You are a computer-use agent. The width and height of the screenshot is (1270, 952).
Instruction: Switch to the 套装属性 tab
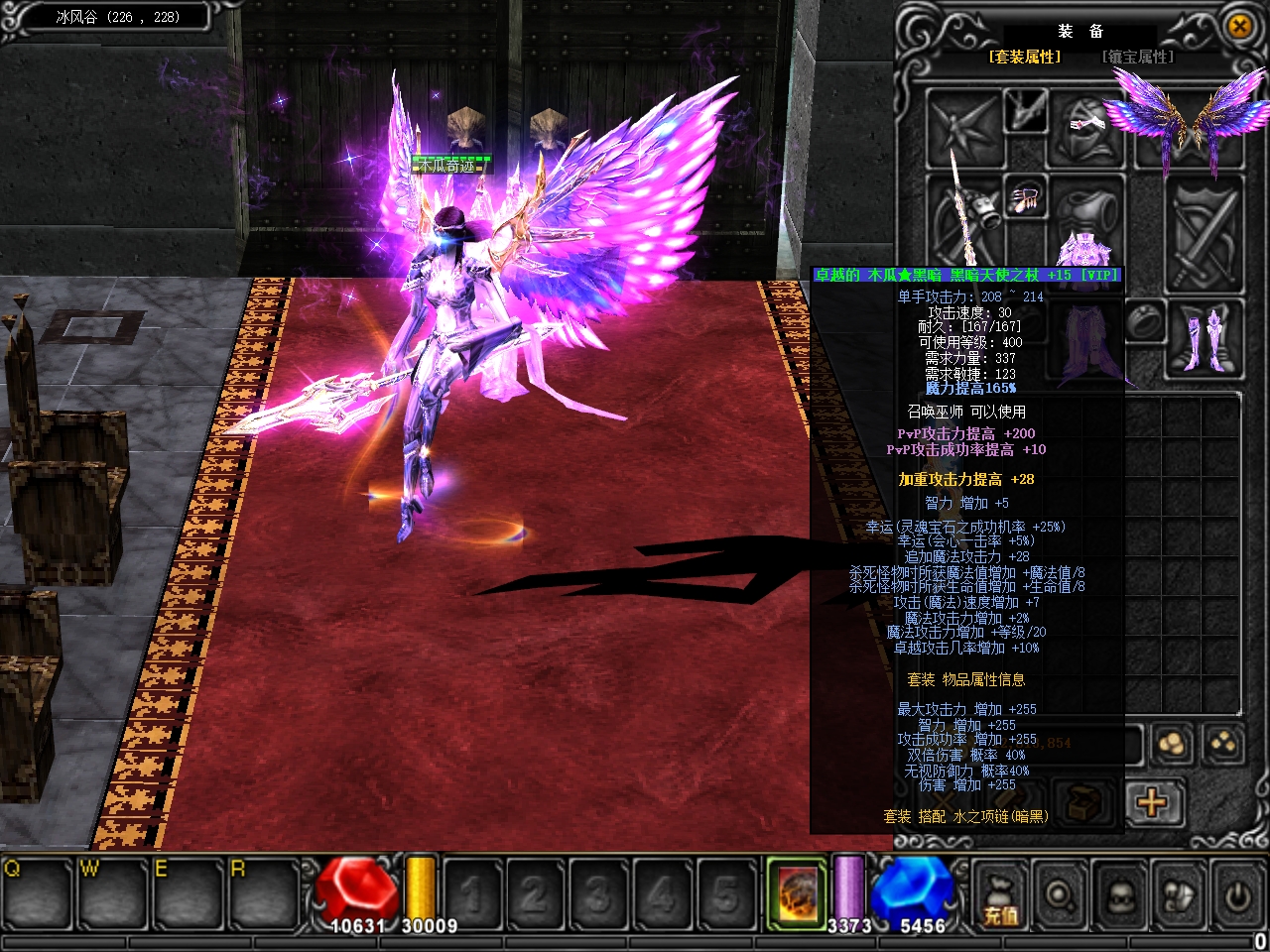(x=1024, y=58)
